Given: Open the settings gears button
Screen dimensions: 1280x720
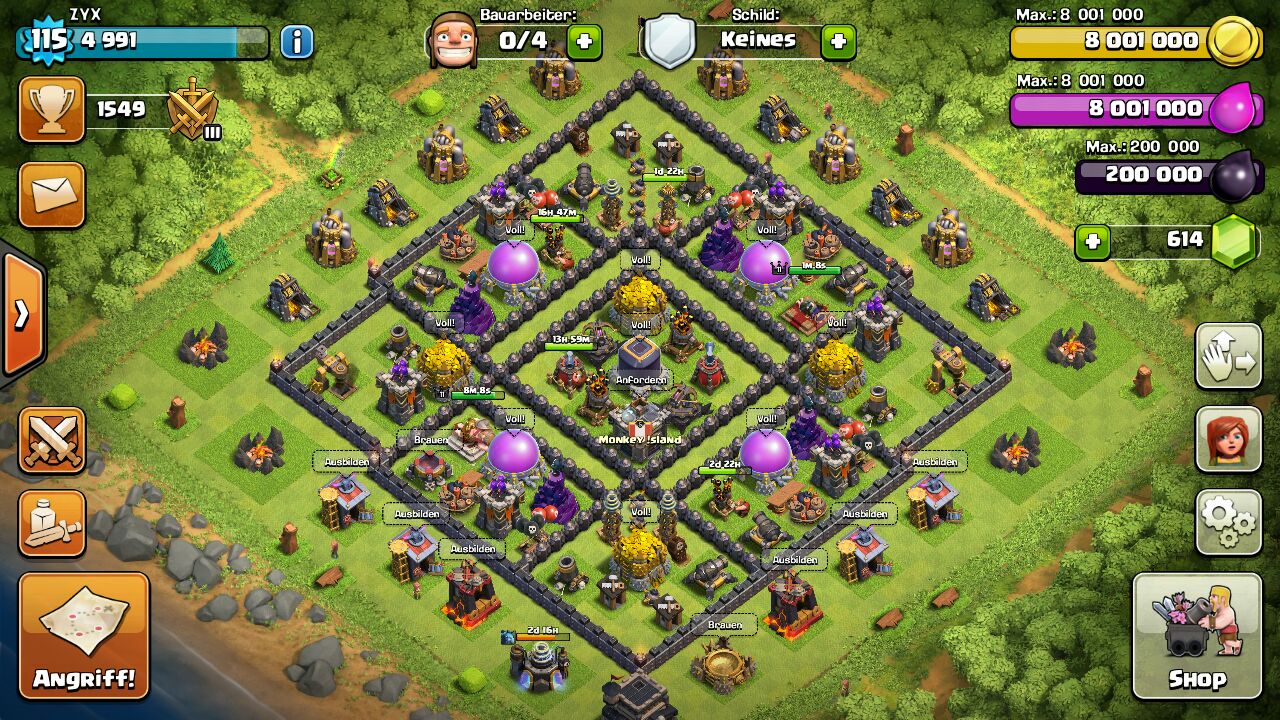Looking at the screenshot, I should [1228, 521].
